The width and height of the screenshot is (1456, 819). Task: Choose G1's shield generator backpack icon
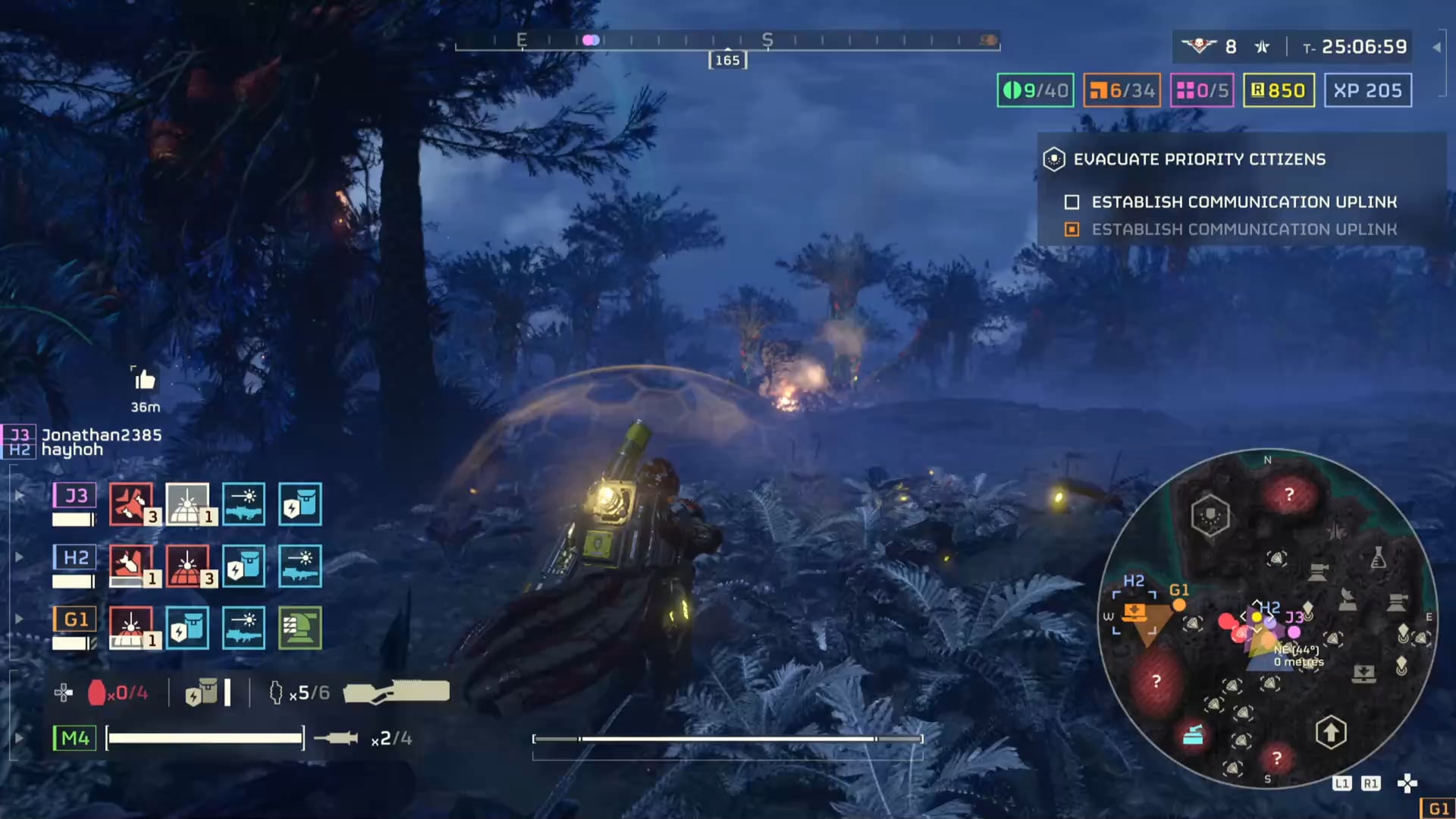[x=187, y=628]
